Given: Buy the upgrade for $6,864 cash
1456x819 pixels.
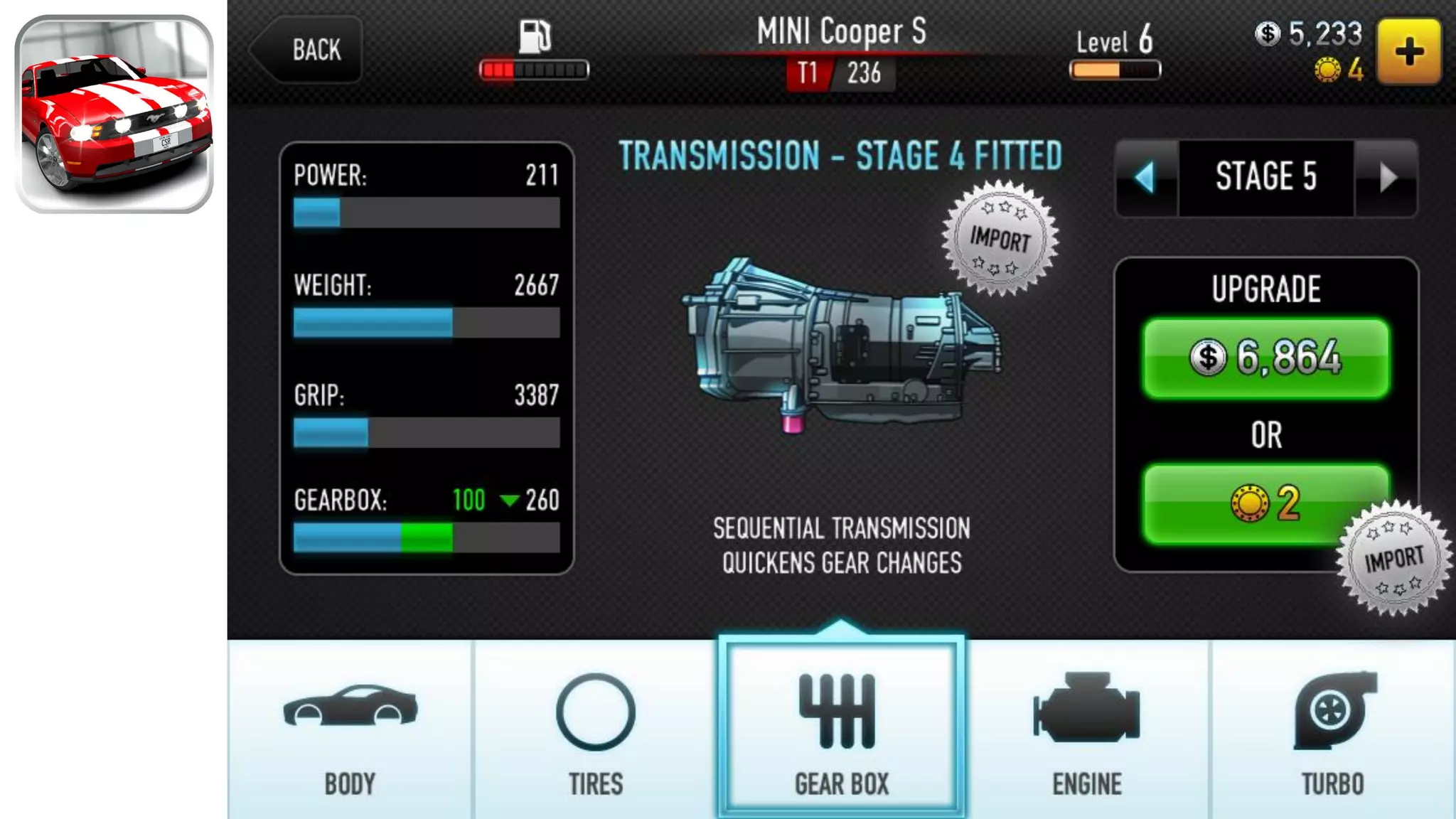Looking at the screenshot, I should [x=1265, y=358].
